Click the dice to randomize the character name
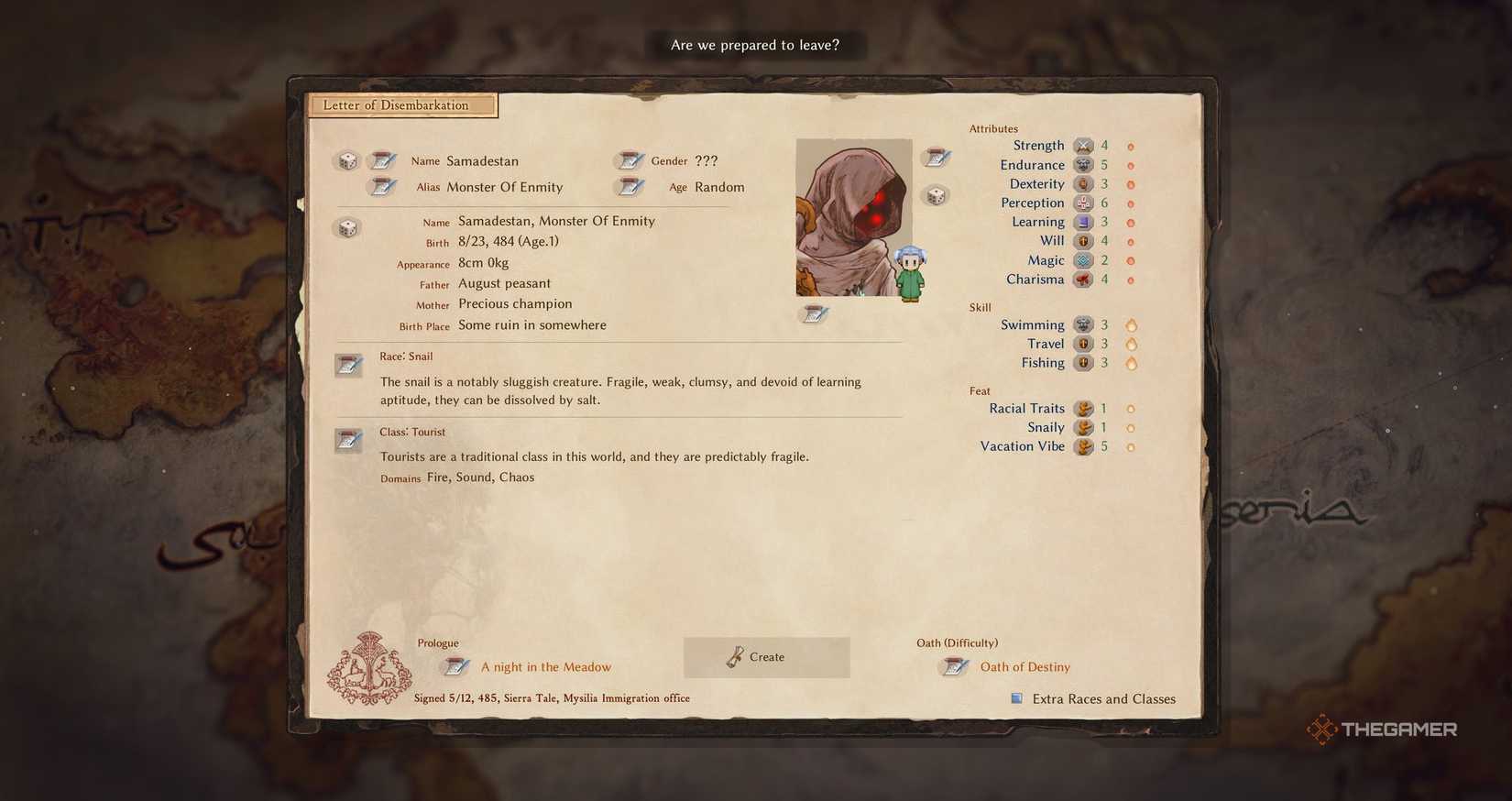Screen dimensions: 1512x801 point(346,160)
